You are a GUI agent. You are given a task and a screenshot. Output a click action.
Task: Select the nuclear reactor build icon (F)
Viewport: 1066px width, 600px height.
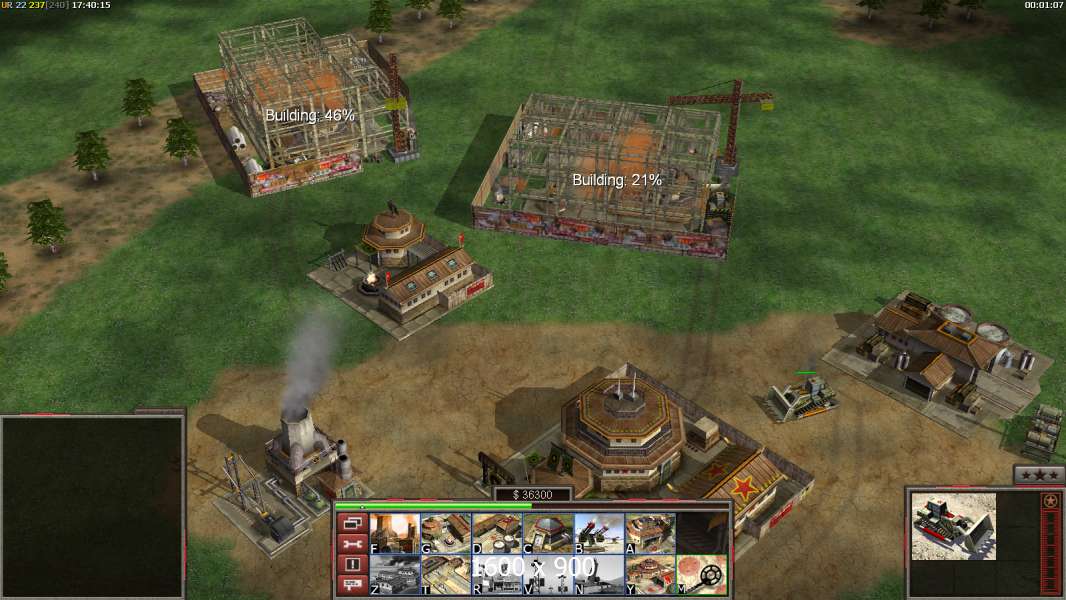point(395,532)
